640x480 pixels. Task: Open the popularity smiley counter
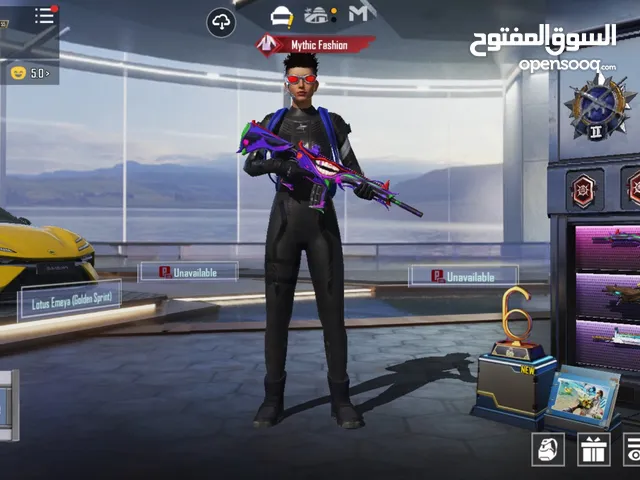[29, 72]
